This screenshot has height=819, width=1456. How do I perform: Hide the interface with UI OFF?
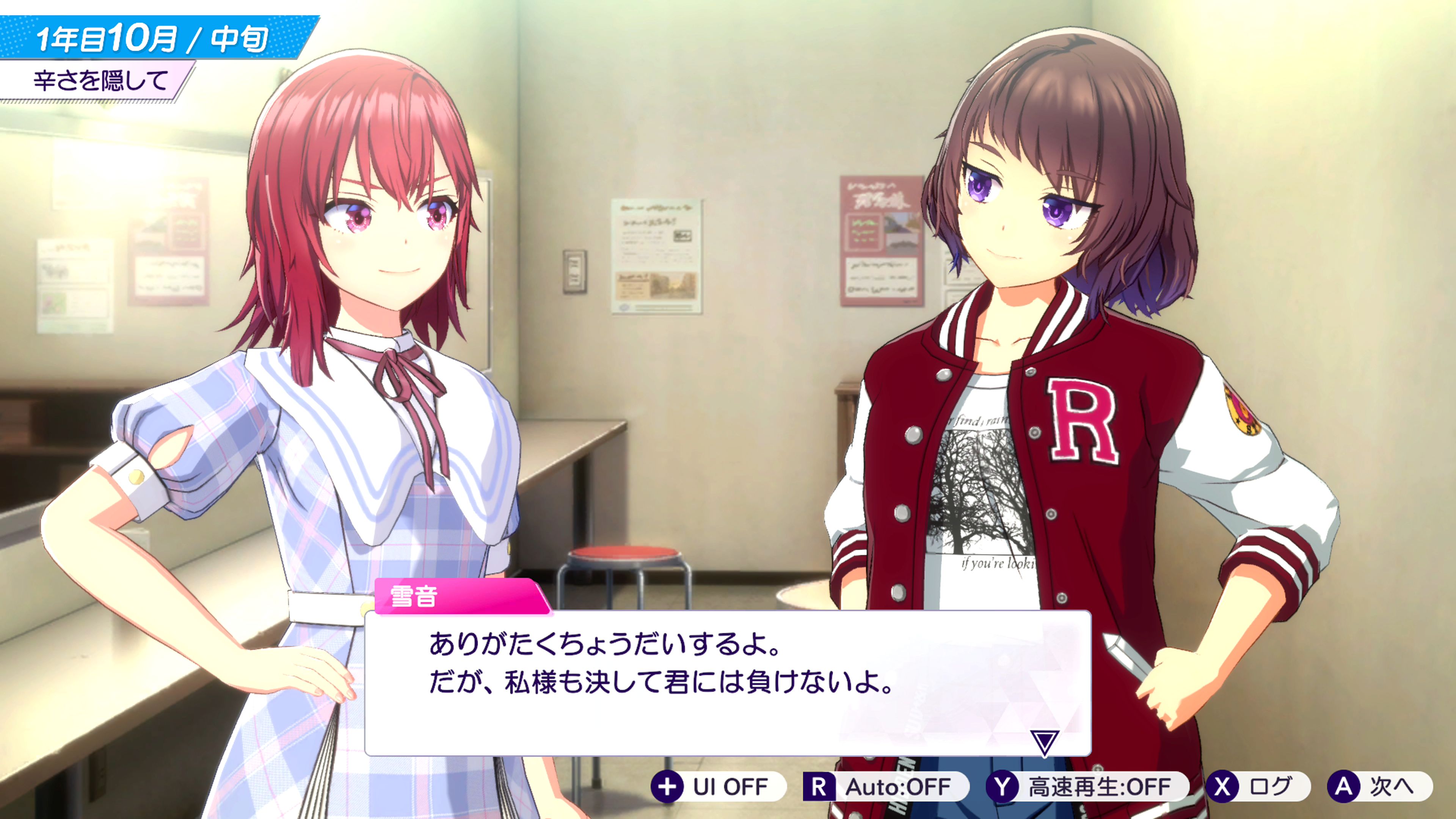(x=719, y=786)
